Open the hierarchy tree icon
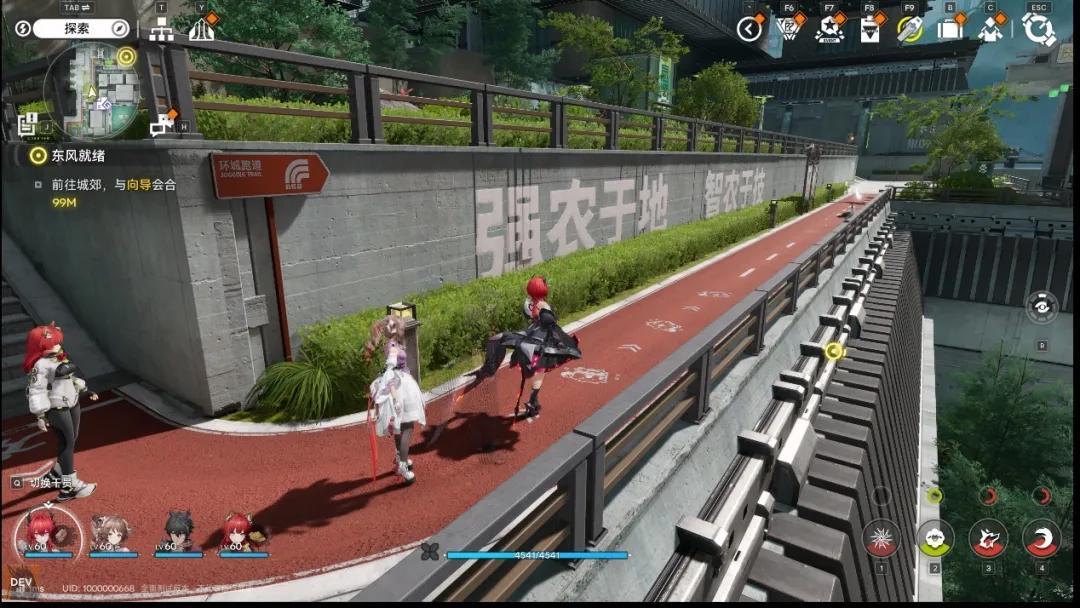1080x608 pixels. tap(161, 30)
